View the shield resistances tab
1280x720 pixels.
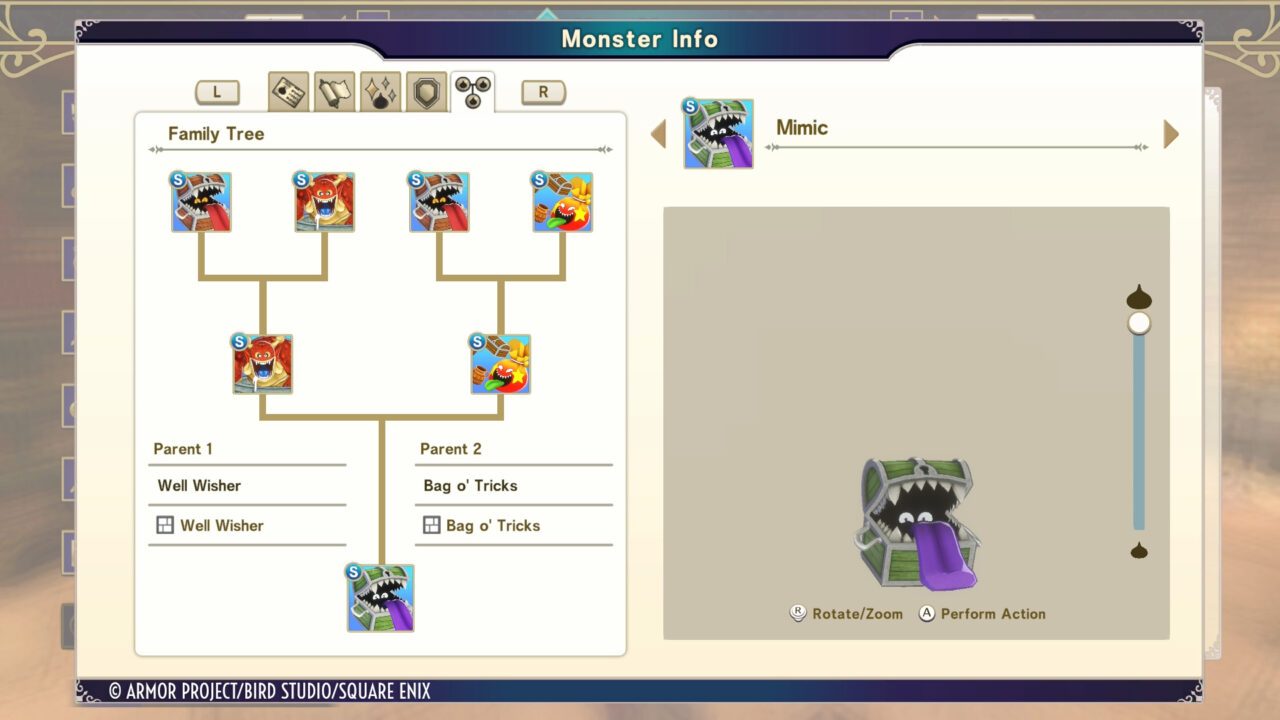point(424,89)
